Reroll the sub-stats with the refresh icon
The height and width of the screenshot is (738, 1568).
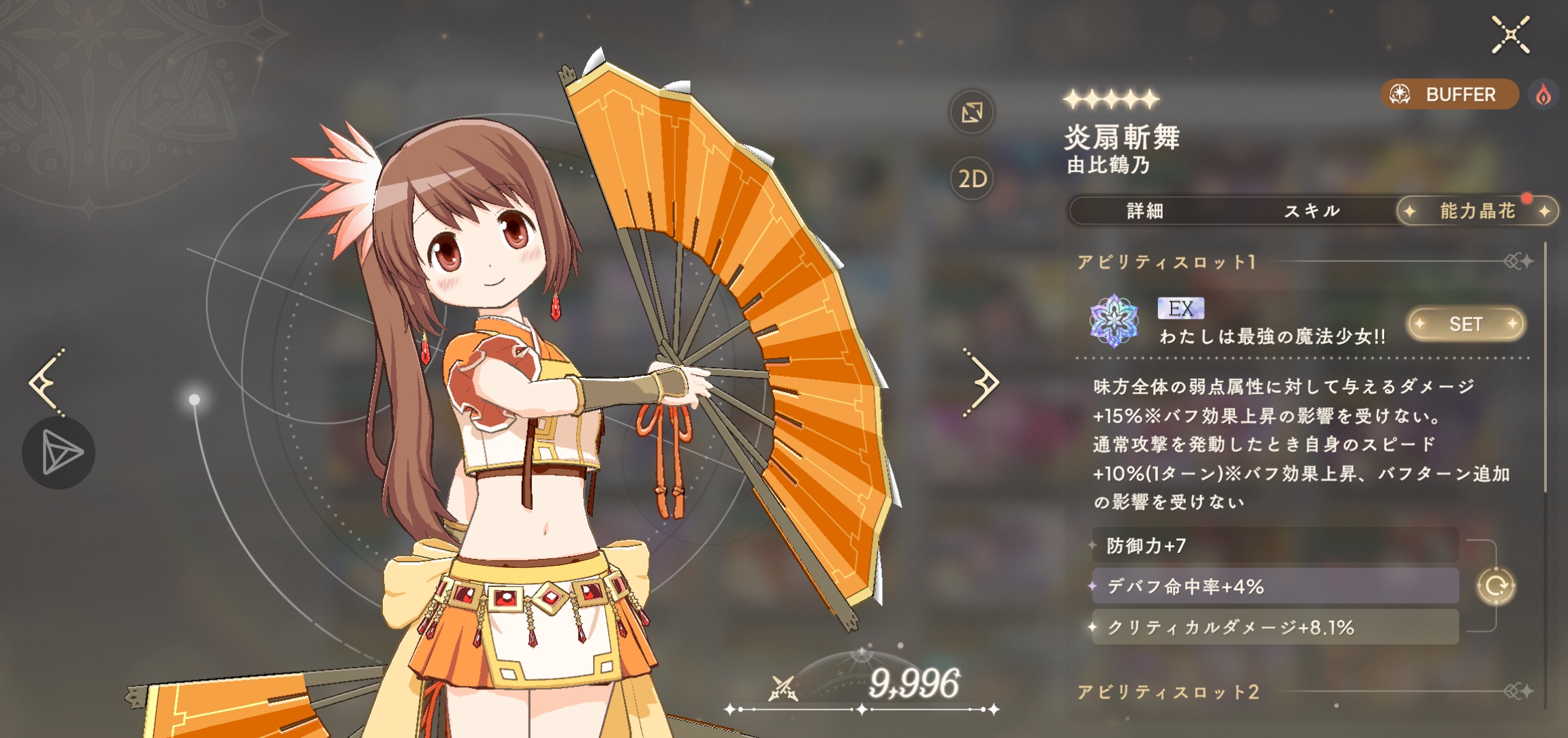coord(1496,586)
